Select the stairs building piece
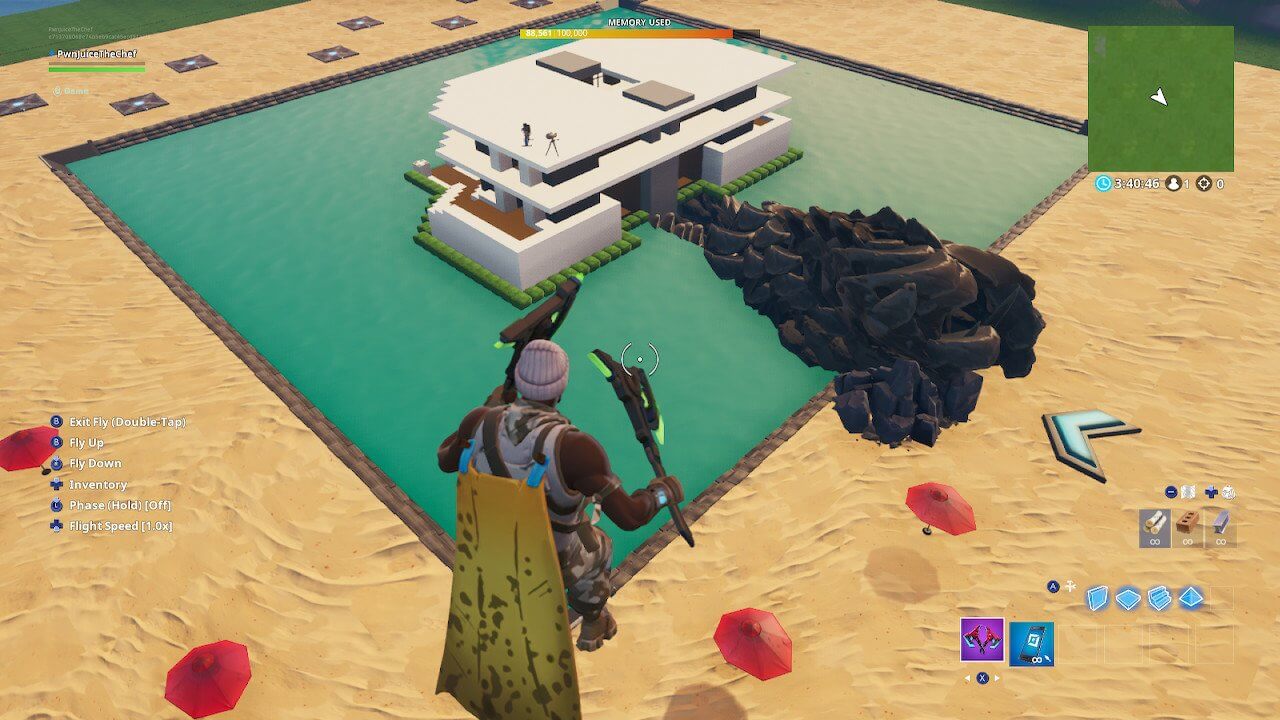Screen dimensions: 1280x720 pos(1160,598)
